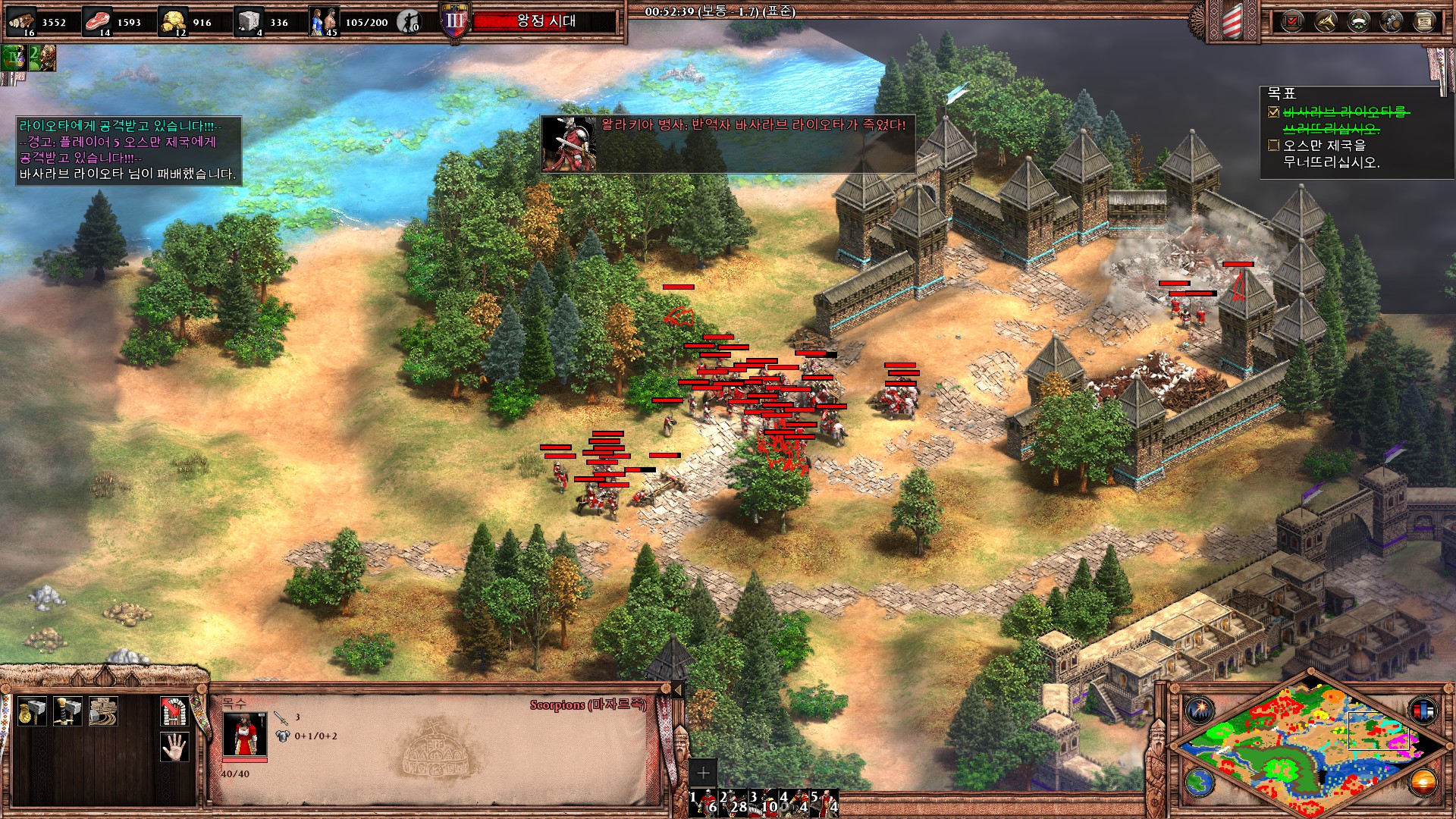Add a new control group with plus button
1456x819 pixels.
click(x=703, y=773)
